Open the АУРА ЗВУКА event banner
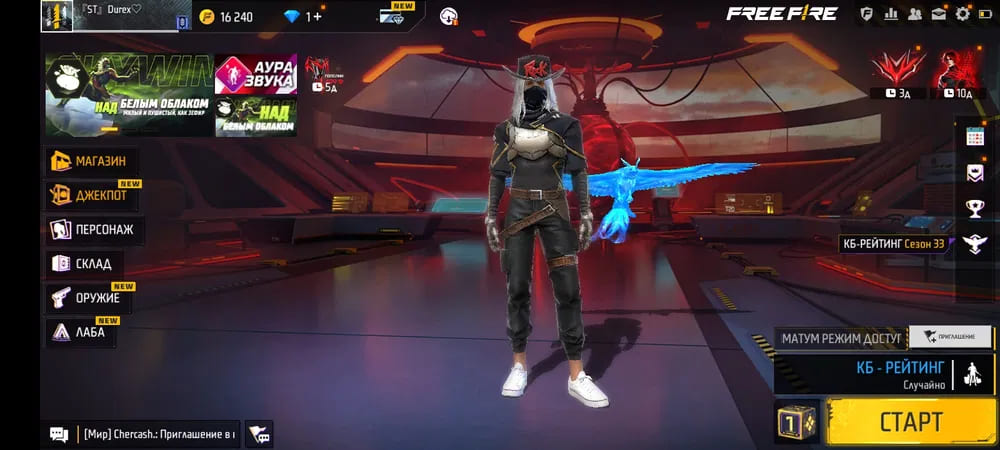 (256, 74)
